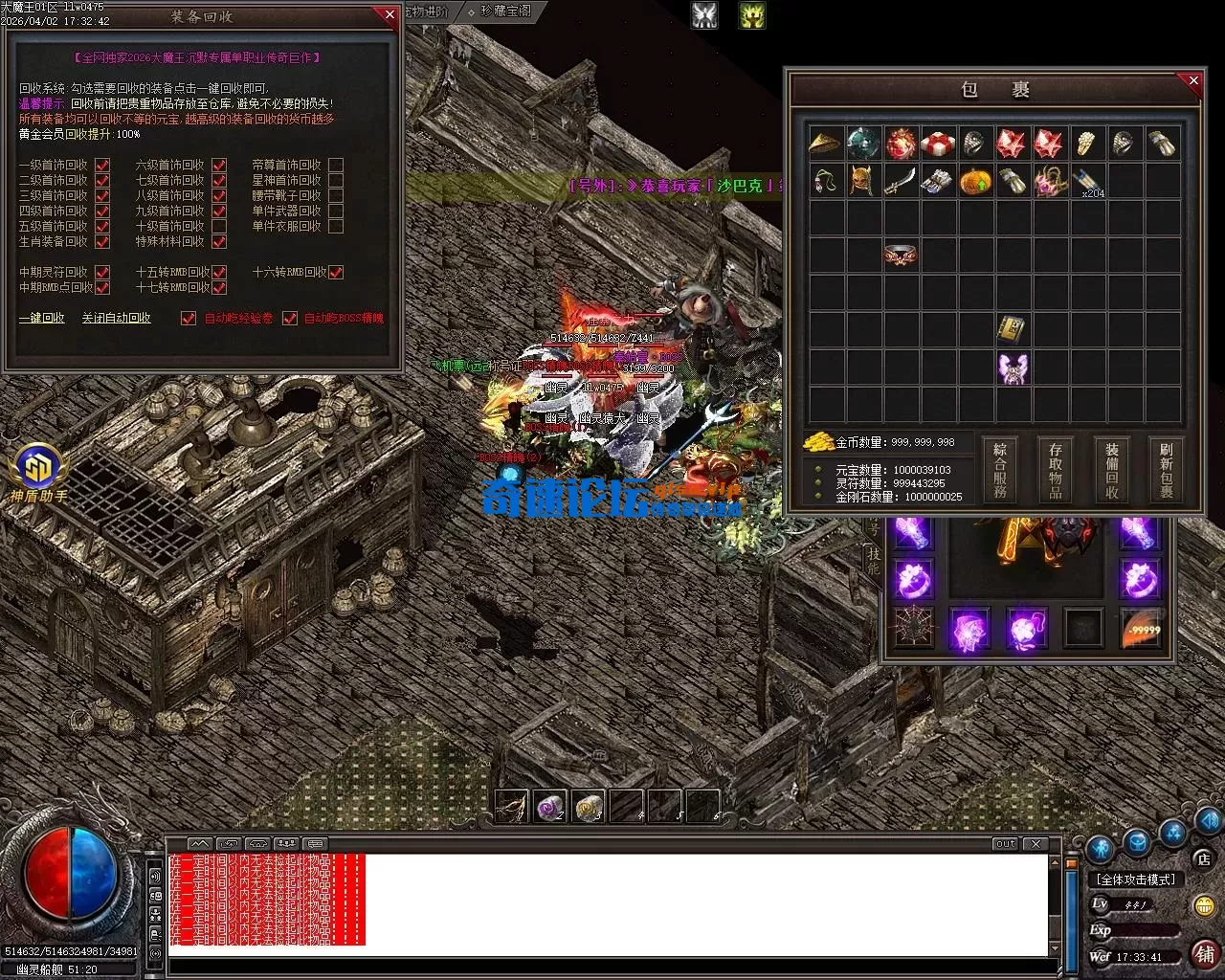The height and width of the screenshot is (980, 1225).
Task: Open the 神盾助手 assistant icon
Action: (x=38, y=472)
